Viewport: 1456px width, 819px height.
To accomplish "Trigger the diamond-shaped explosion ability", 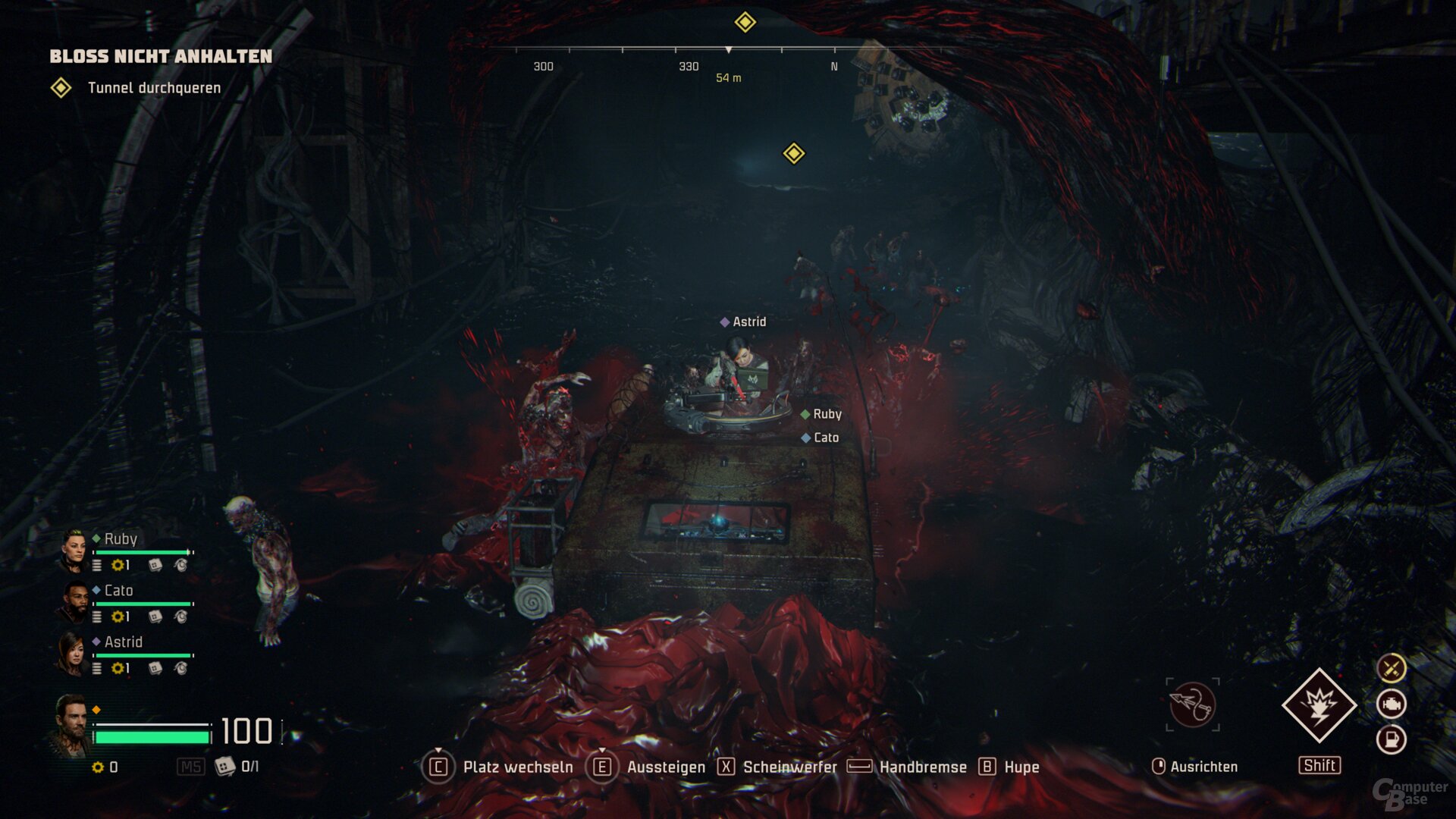I will pyautogui.click(x=1319, y=705).
